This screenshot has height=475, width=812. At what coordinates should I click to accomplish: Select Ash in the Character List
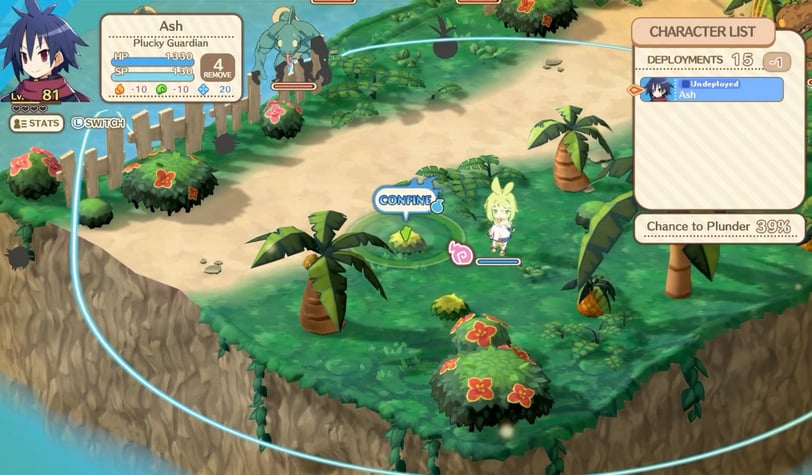711,90
